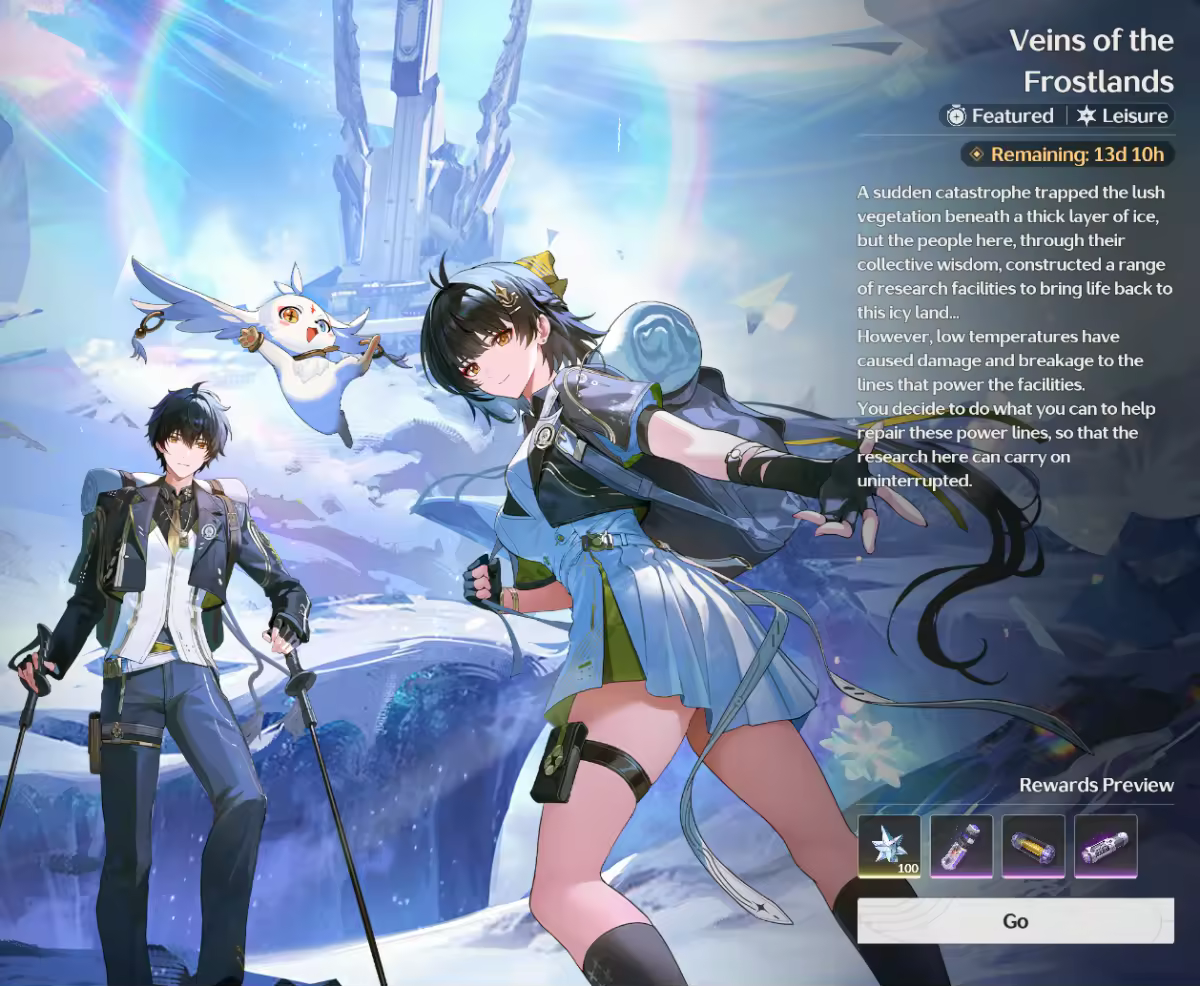This screenshot has height=986, width=1200.
Task: Select the silver purple-glow tube reward
Action: tap(1105, 846)
